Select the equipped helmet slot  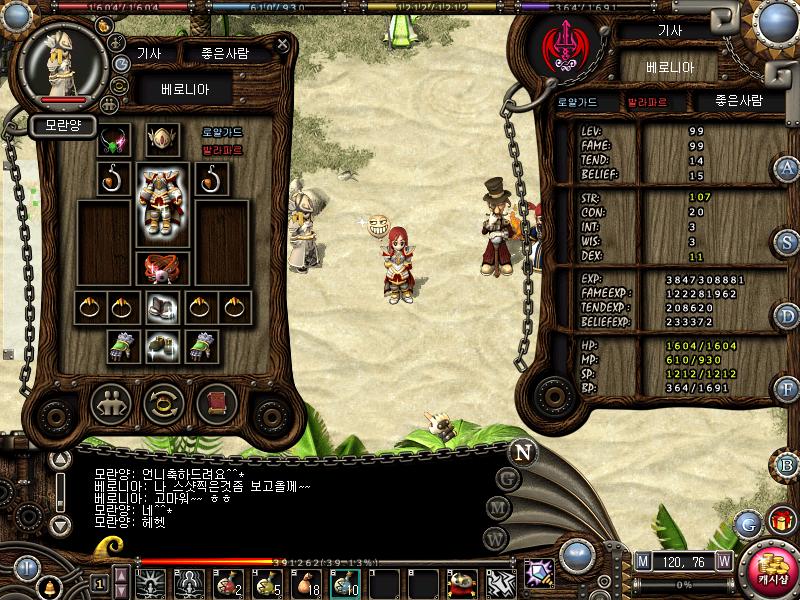tap(162, 140)
